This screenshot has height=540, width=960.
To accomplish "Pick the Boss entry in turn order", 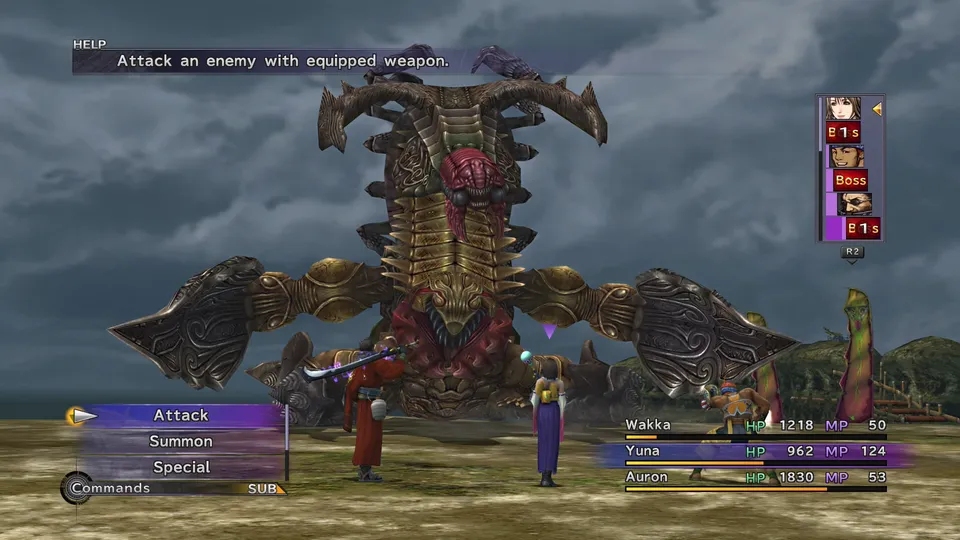I will click(x=850, y=181).
